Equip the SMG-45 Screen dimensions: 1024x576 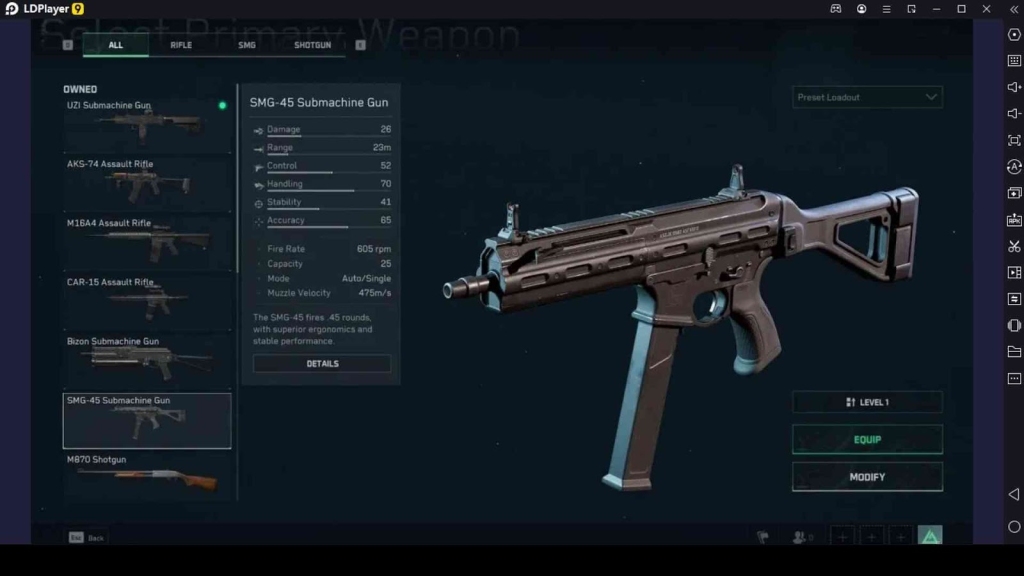point(867,440)
